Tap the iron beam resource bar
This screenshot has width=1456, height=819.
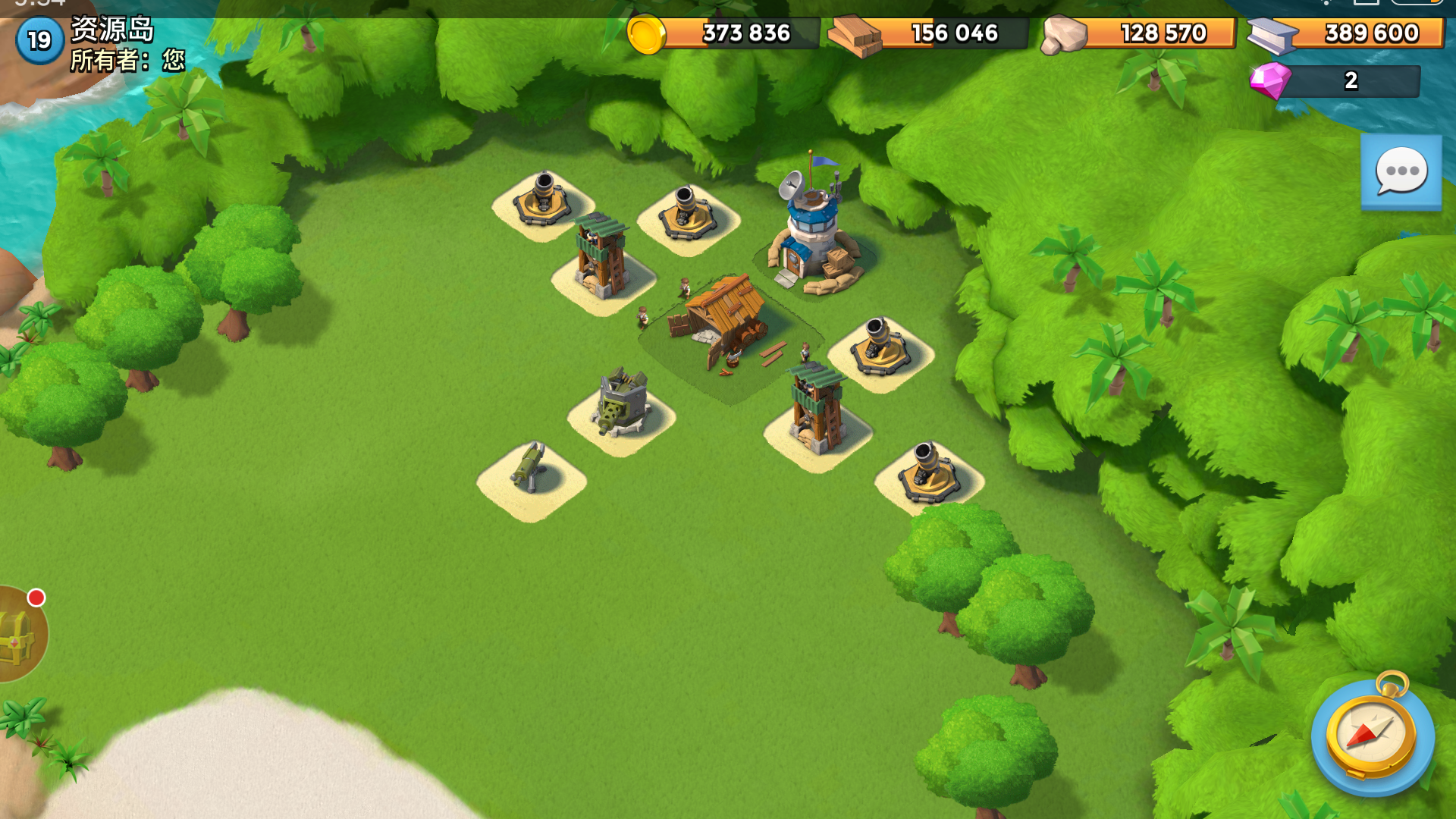pyautogui.click(x=1346, y=33)
